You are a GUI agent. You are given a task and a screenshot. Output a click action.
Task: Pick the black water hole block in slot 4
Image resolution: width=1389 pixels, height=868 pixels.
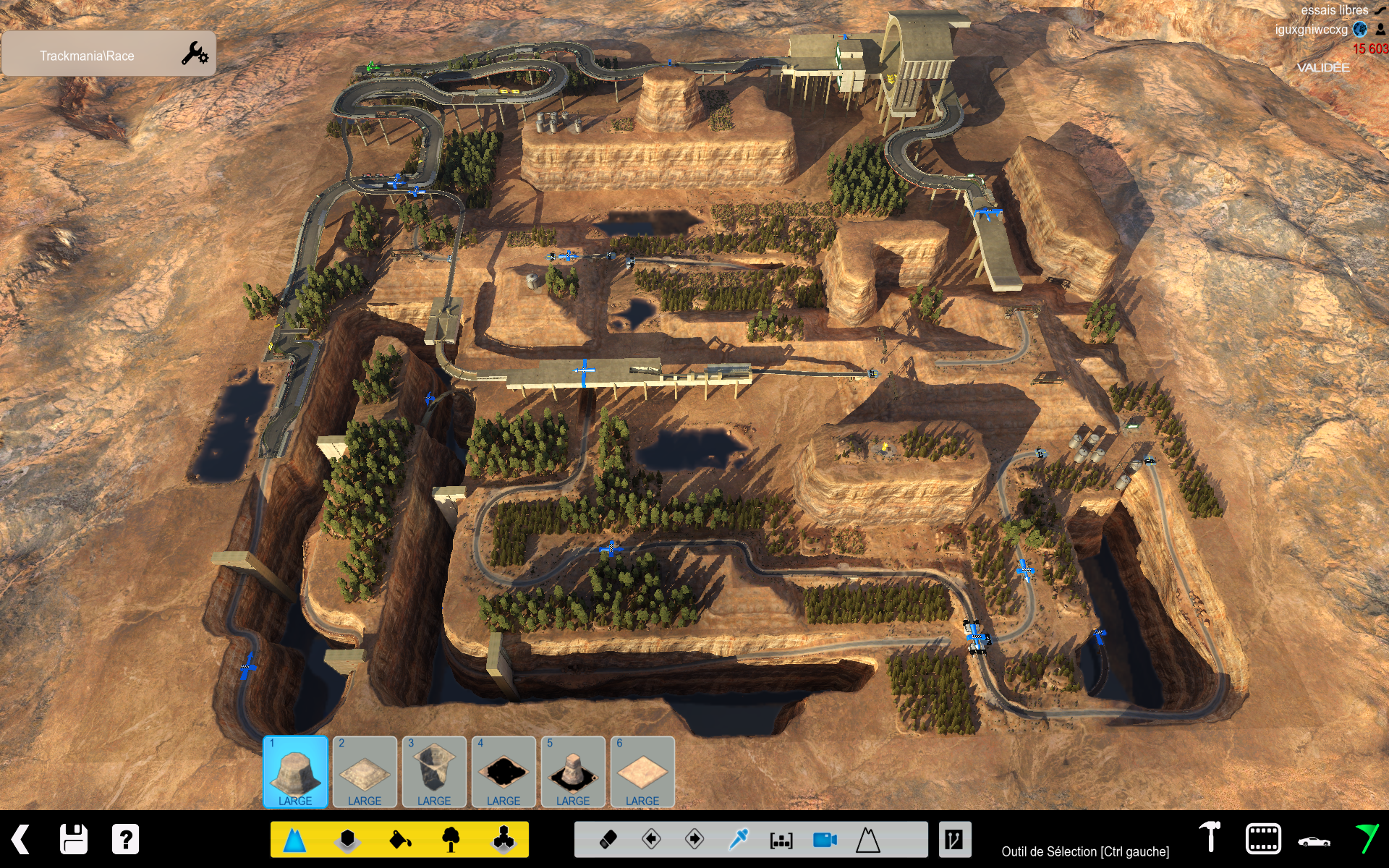[x=504, y=772]
